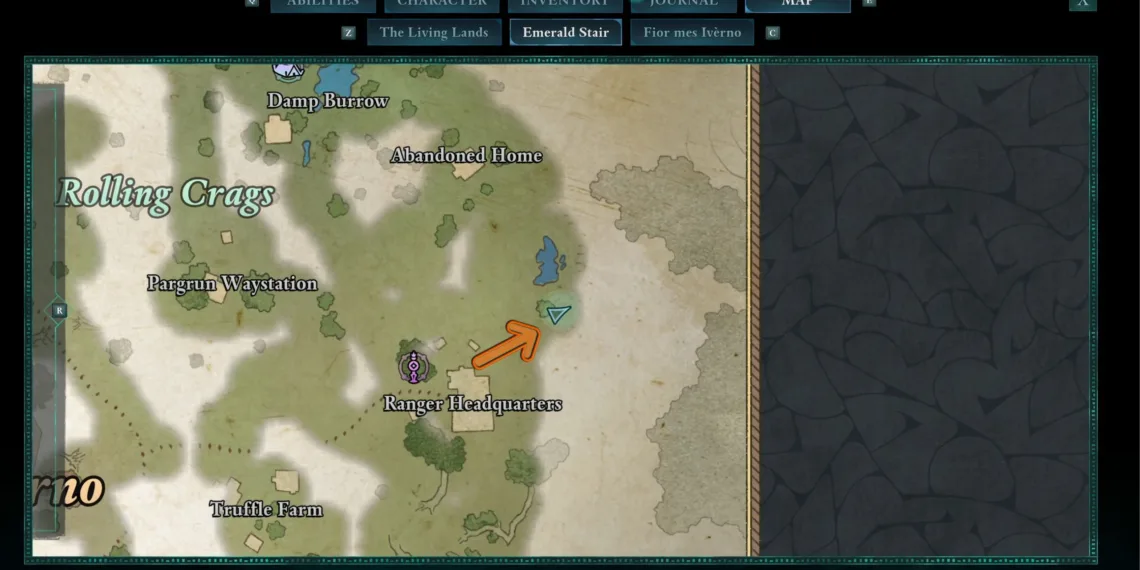The width and height of the screenshot is (1140, 570).
Task: Close the map screen with the X button
Action: [x=1082, y=4]
